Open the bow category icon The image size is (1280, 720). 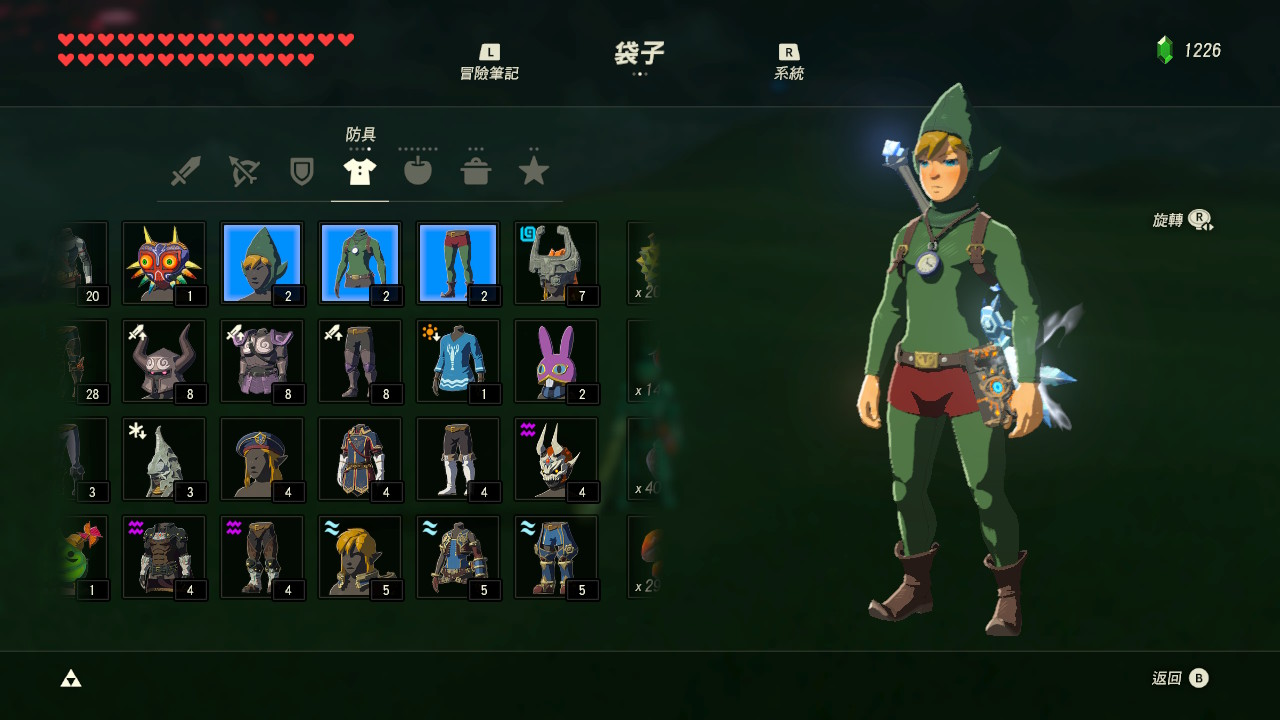[x=243, y=170]
